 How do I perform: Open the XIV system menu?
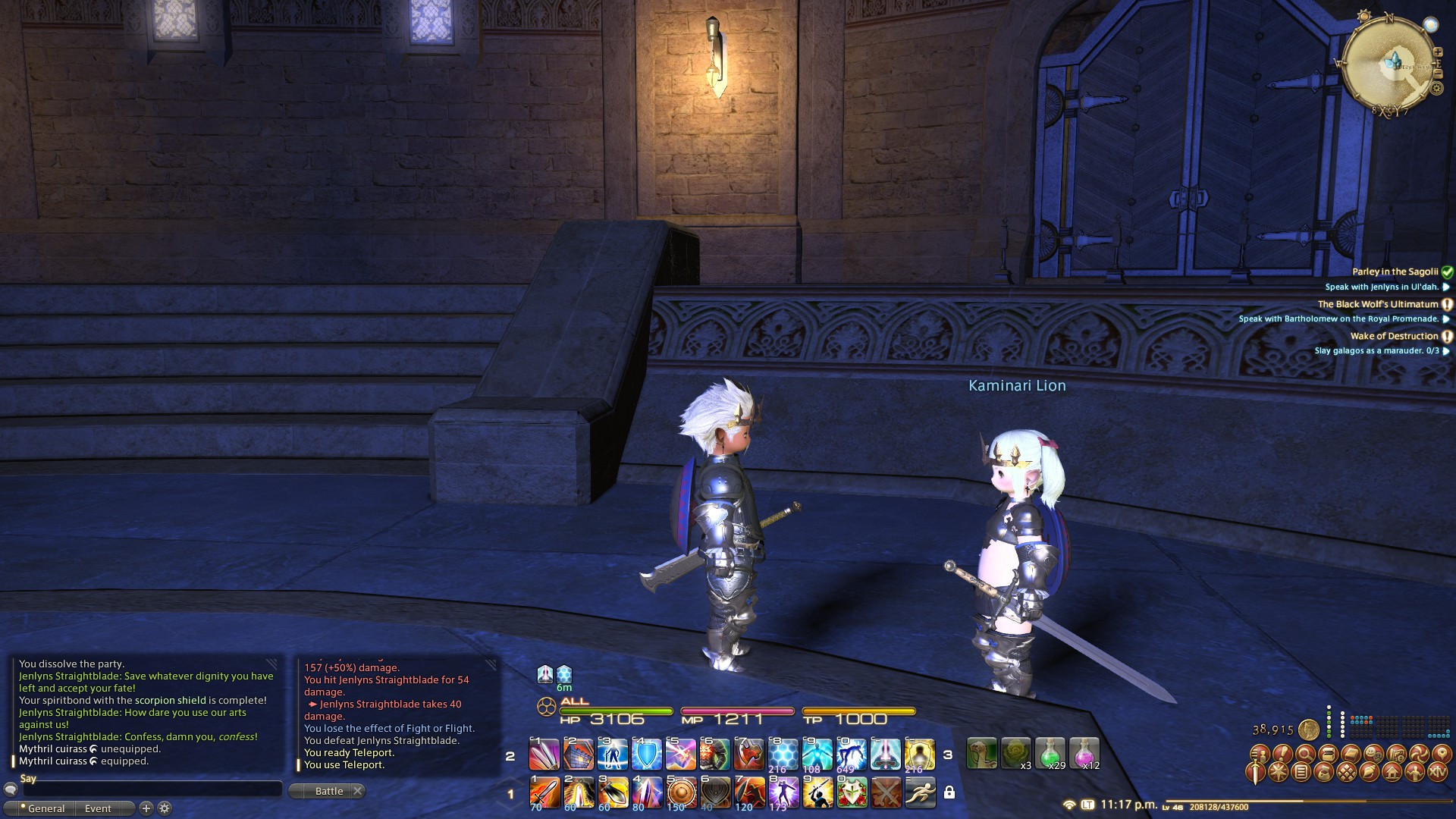coord(1438,773)
